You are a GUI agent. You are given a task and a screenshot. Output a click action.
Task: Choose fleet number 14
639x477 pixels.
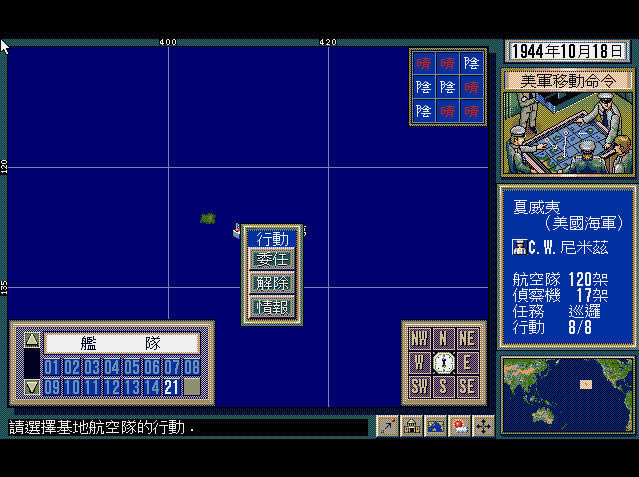[152, 386]
